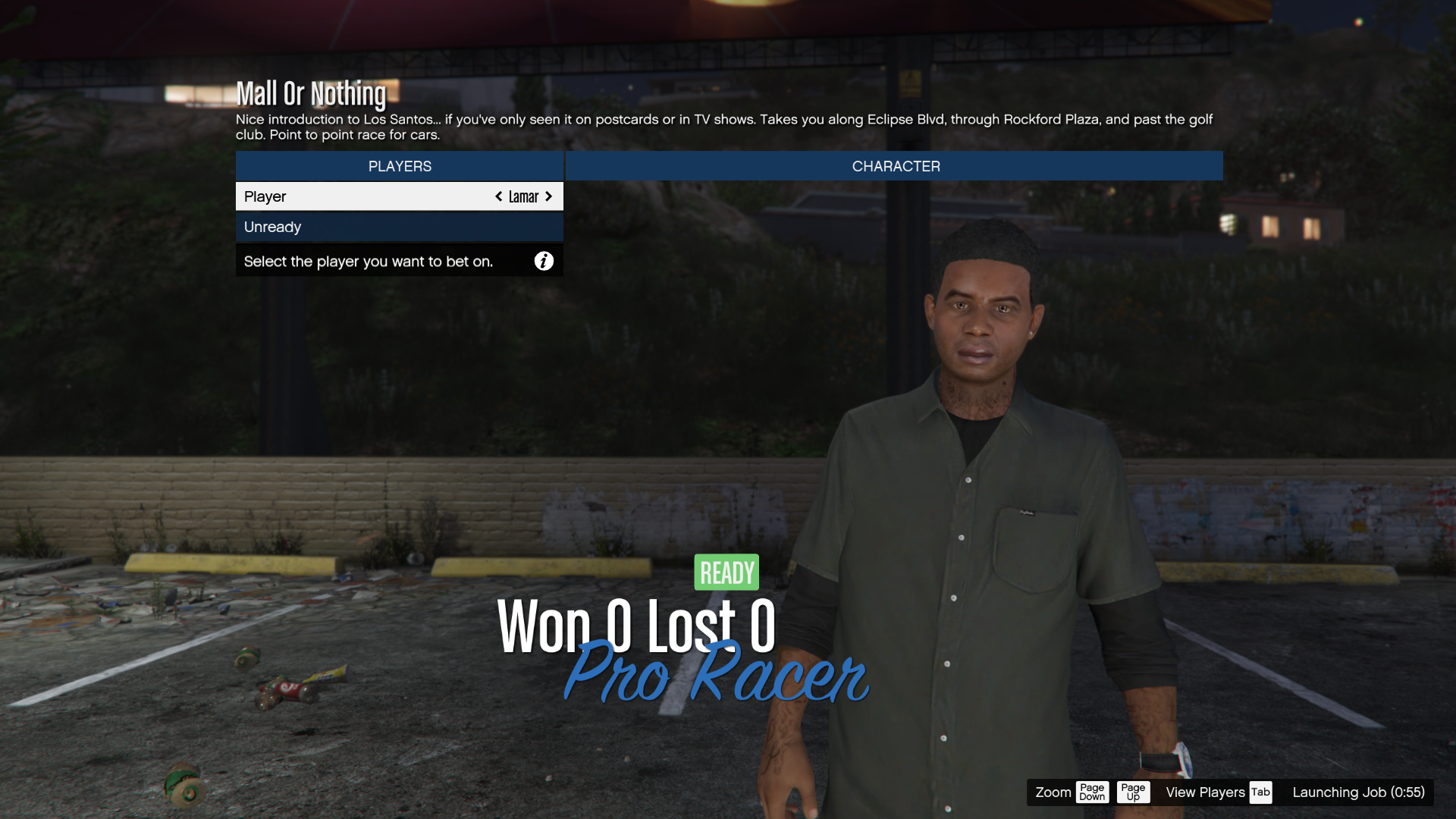
Task: Choose the Unready menu option
Action: (x=399, y=227)
